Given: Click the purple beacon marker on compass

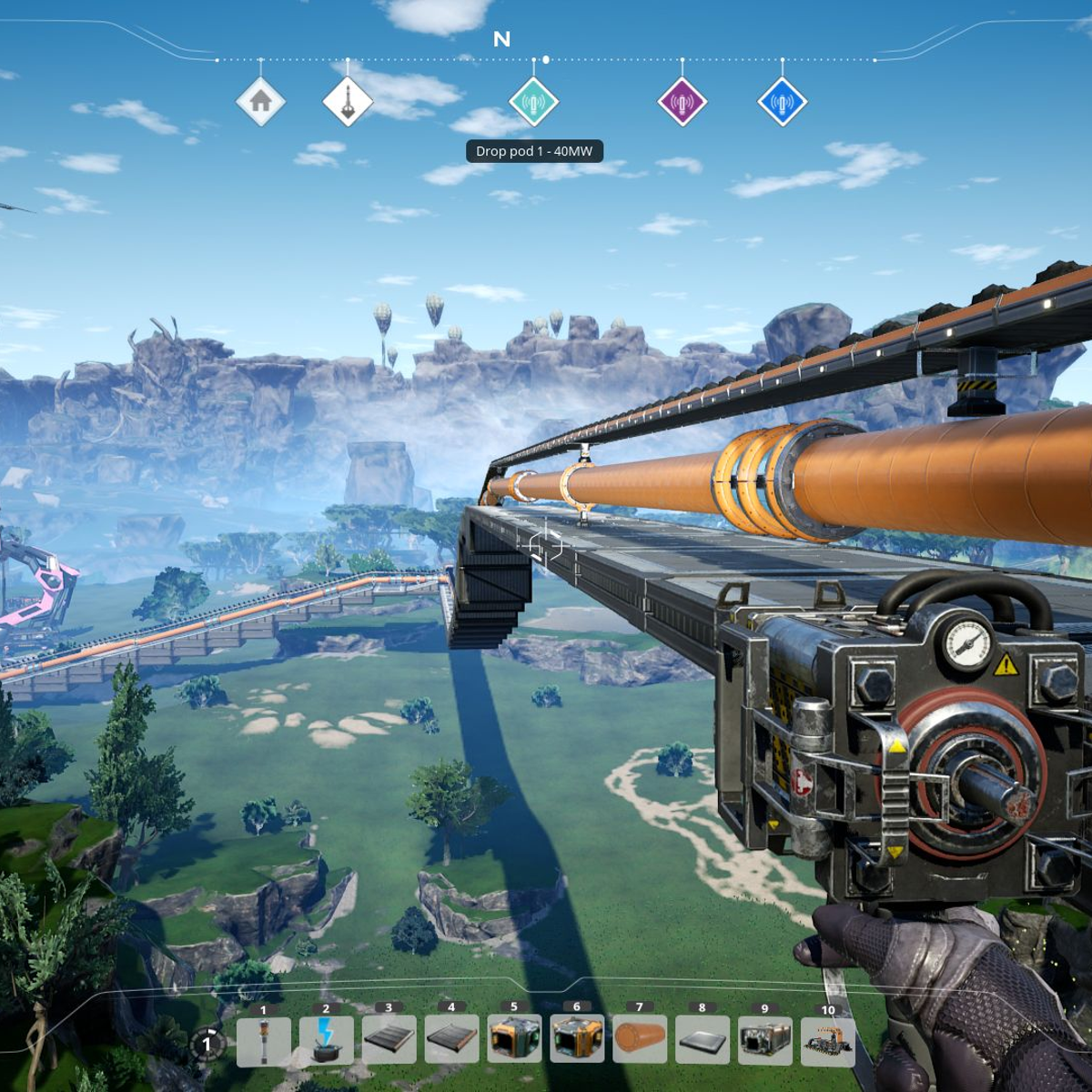Looking at the screenshot, I should point(682,101).
